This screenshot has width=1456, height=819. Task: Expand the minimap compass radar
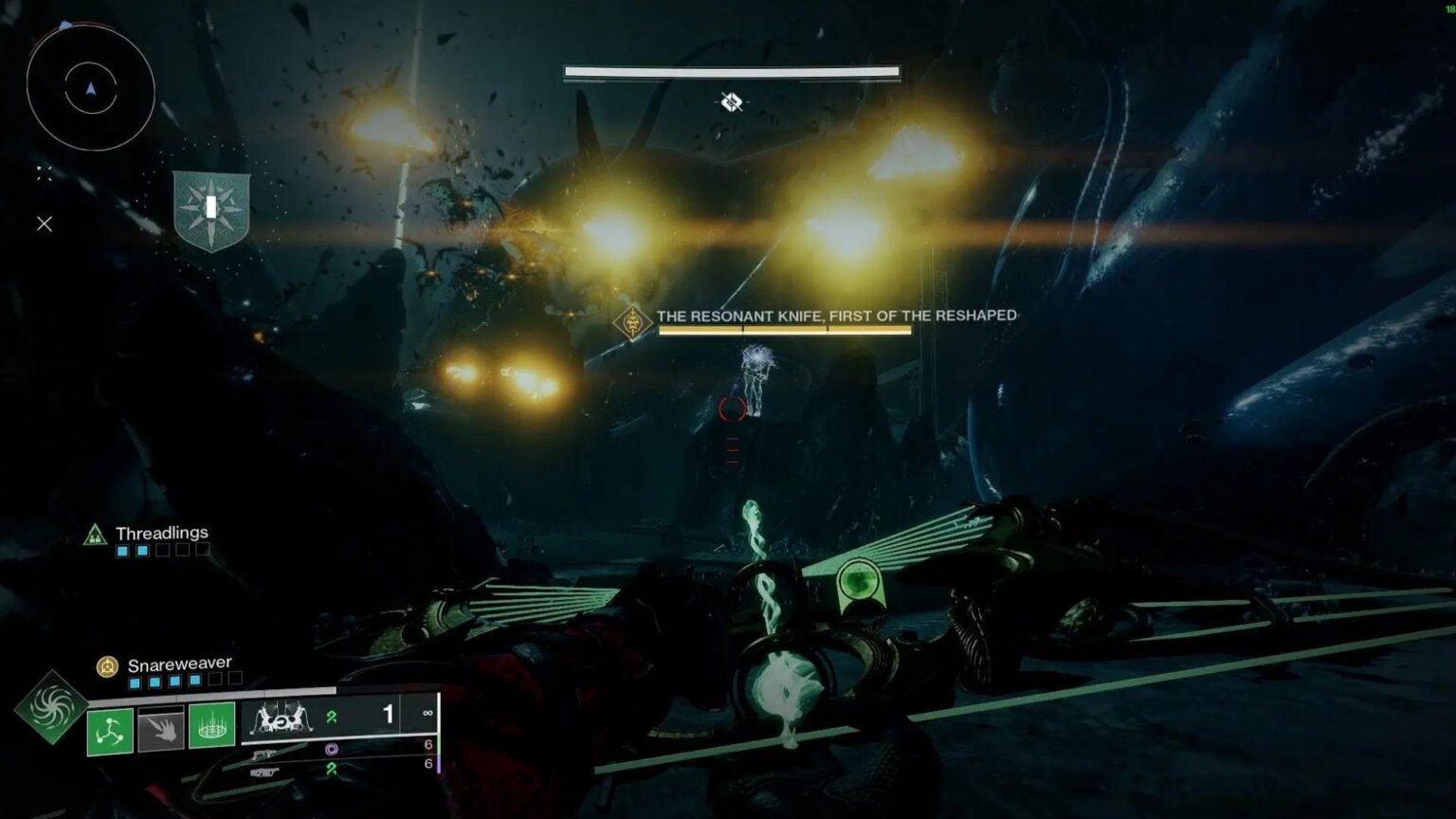[x=90, y=90]
